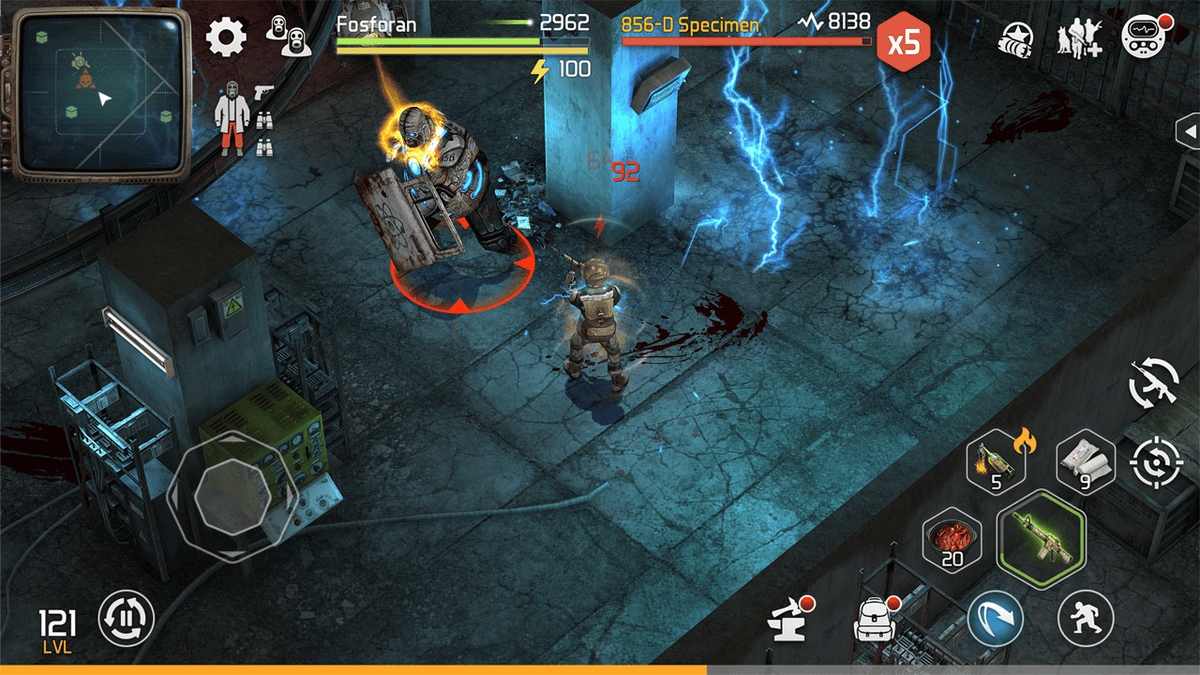
Task: Toggle the running man sprint button
Action: click(x=1086, y=618)
